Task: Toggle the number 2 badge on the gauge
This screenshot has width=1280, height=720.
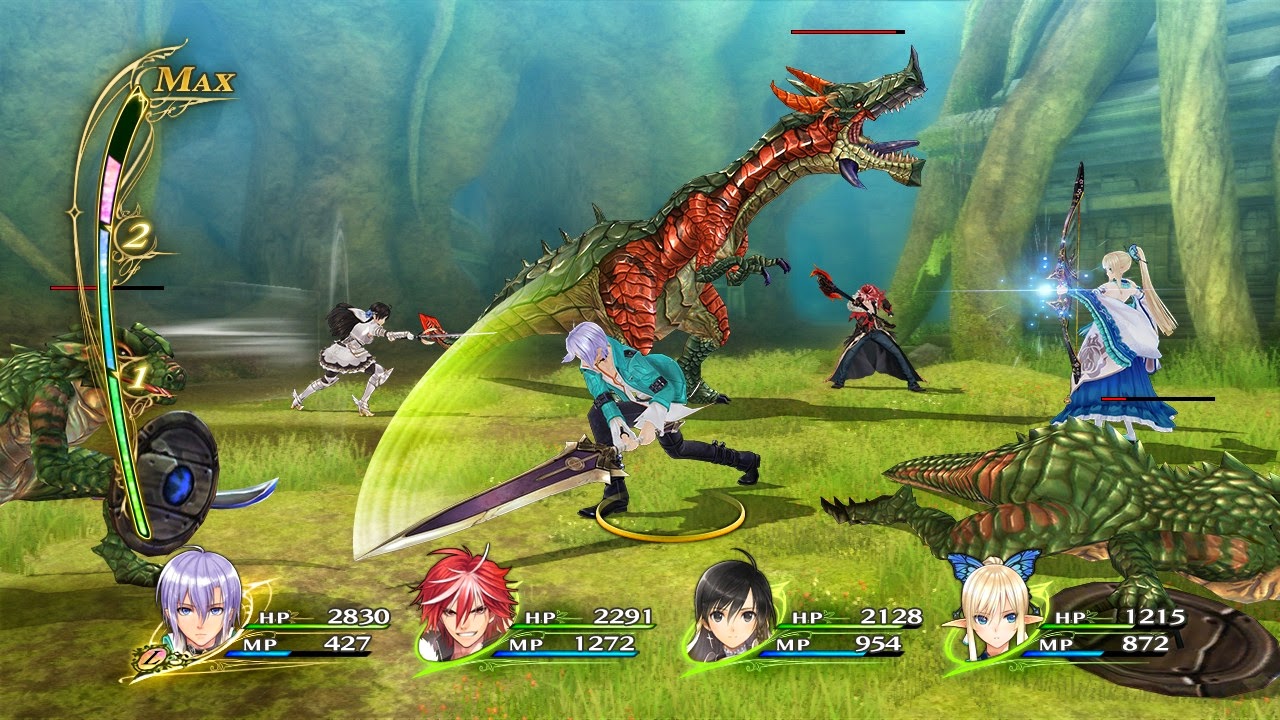Action: tap(135, 238)
